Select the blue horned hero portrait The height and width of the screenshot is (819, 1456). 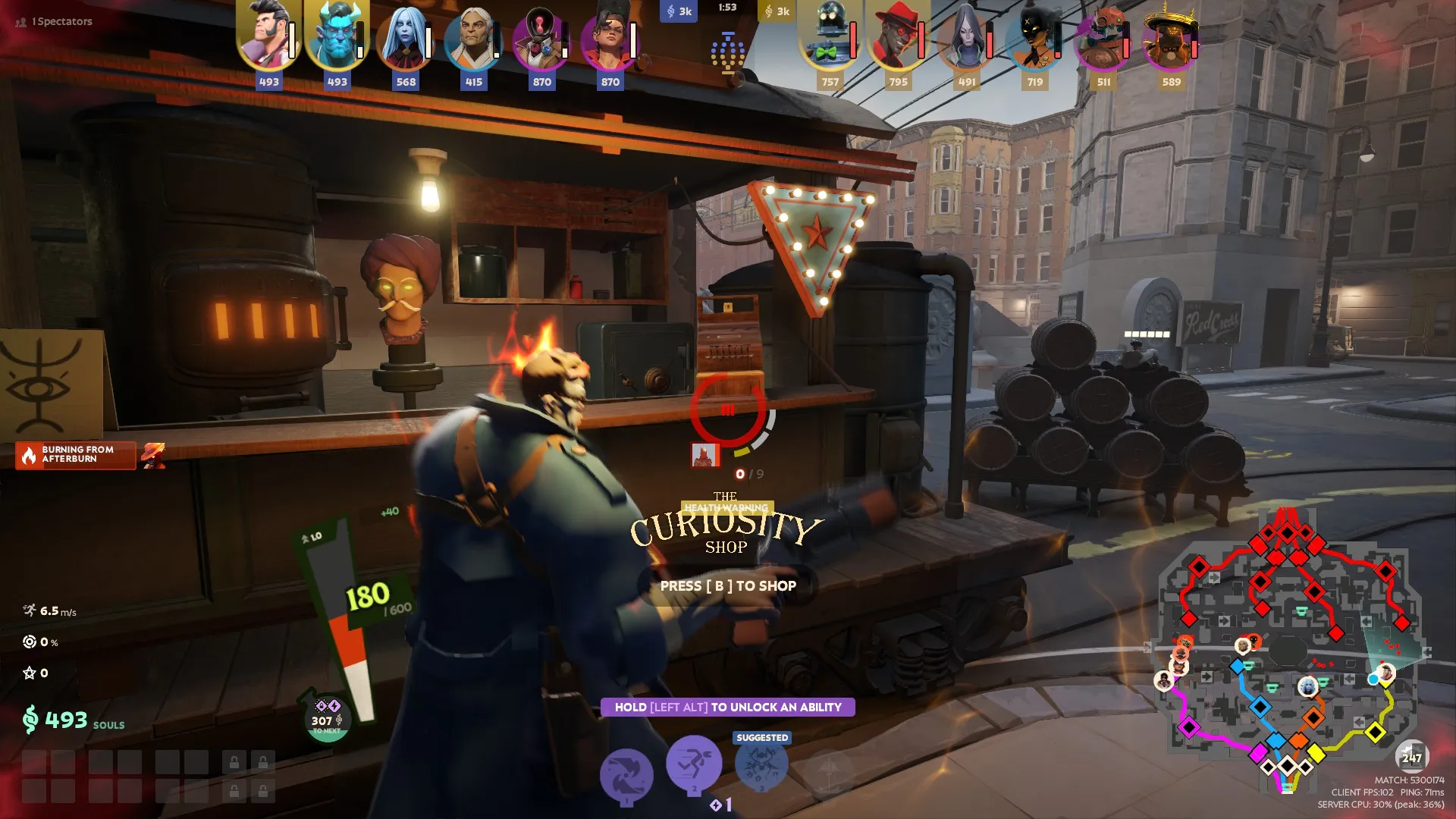337,36
